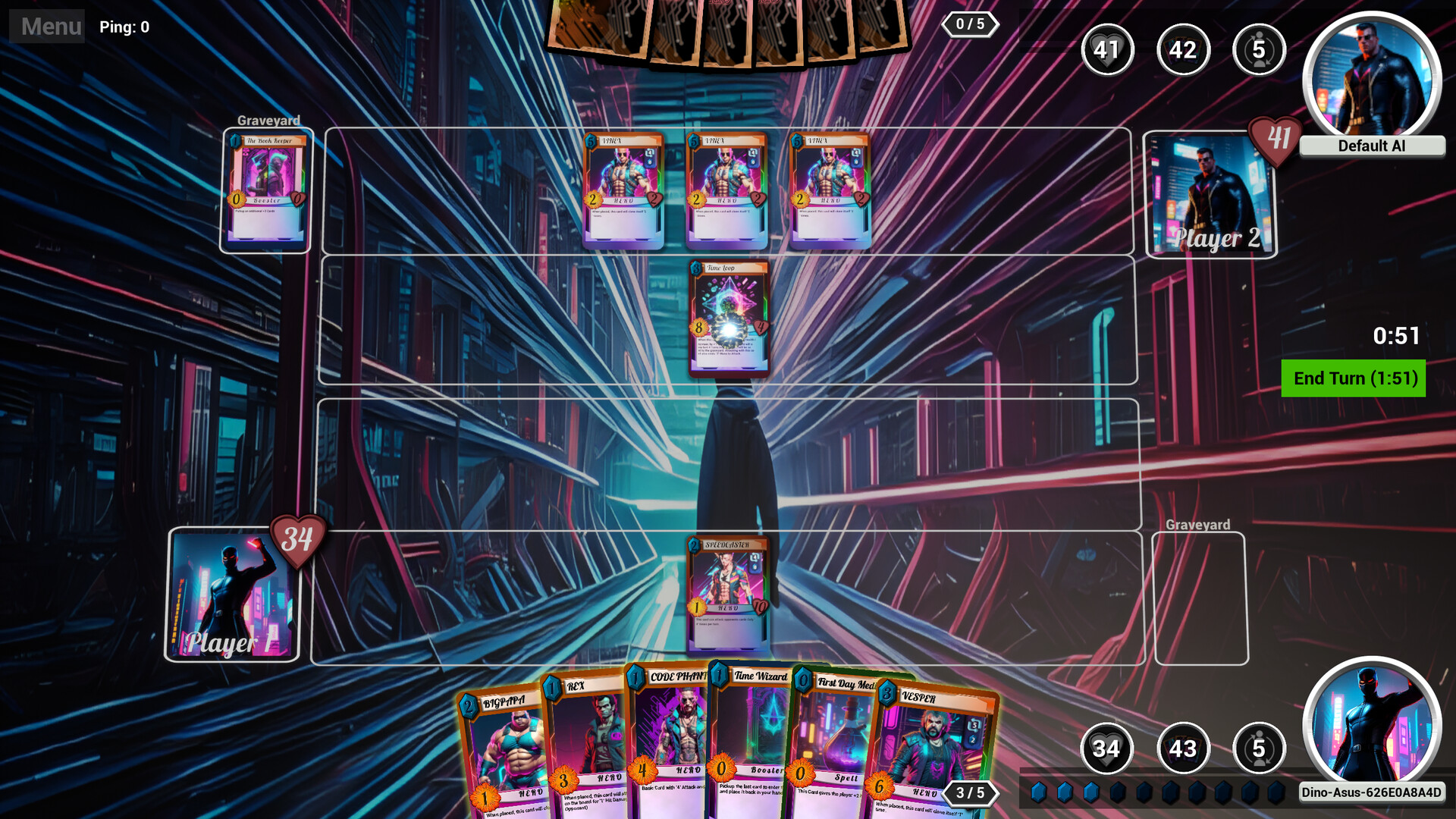Click your turn-cycle icon showing 5

(x=1259, y=748)
